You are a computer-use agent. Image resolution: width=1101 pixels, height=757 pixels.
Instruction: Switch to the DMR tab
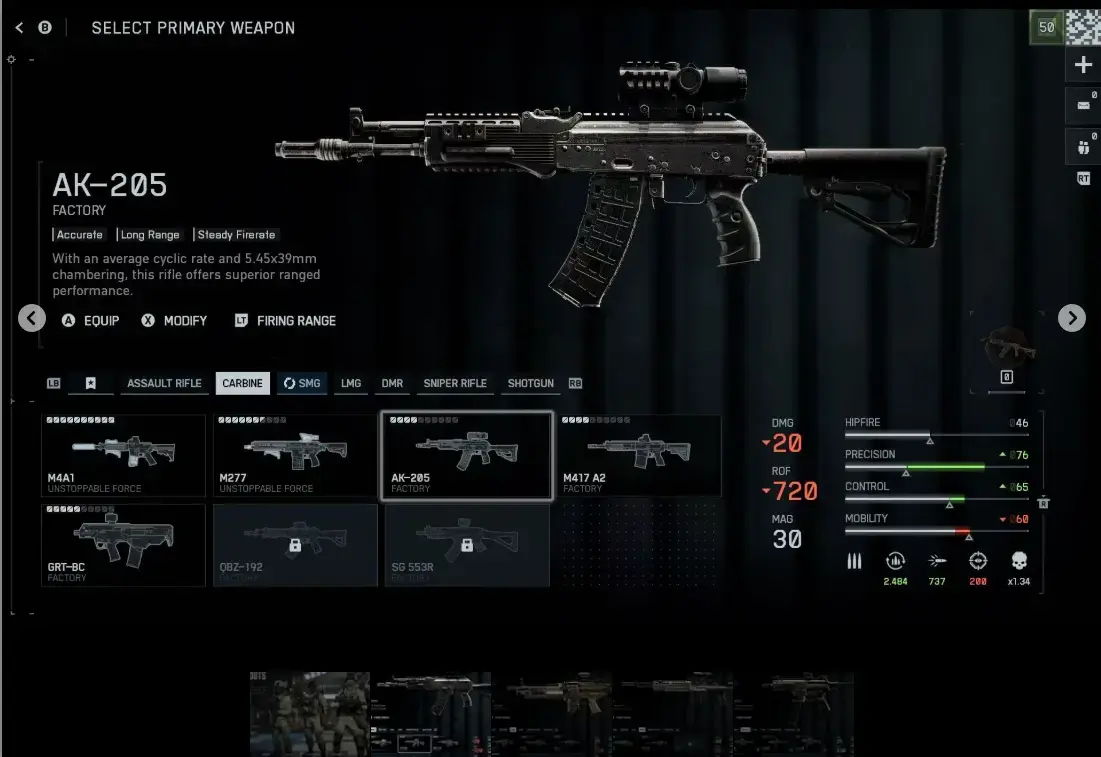(392, 383)
